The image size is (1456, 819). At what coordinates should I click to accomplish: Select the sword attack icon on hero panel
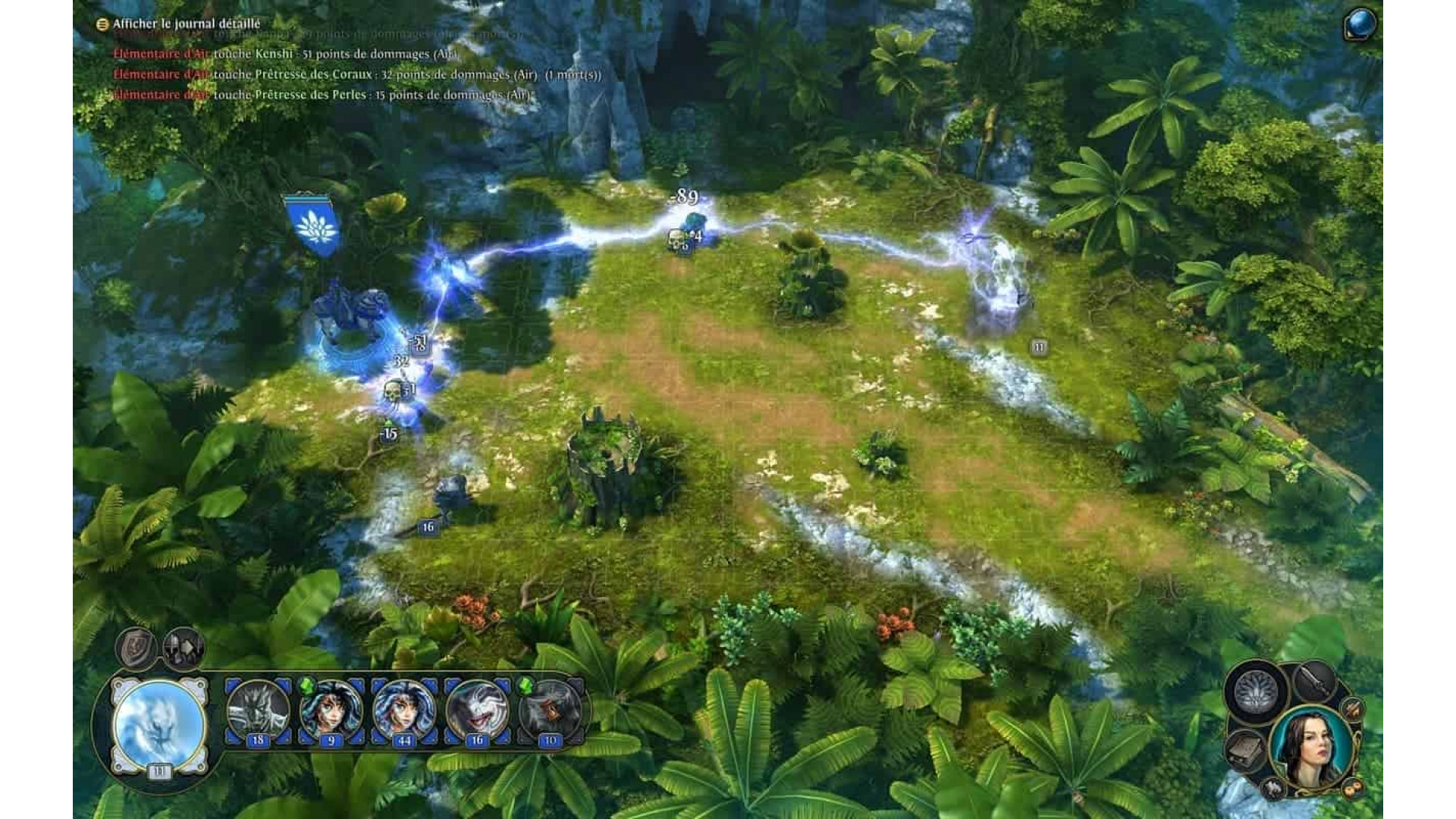click(x=1316, y=681)
